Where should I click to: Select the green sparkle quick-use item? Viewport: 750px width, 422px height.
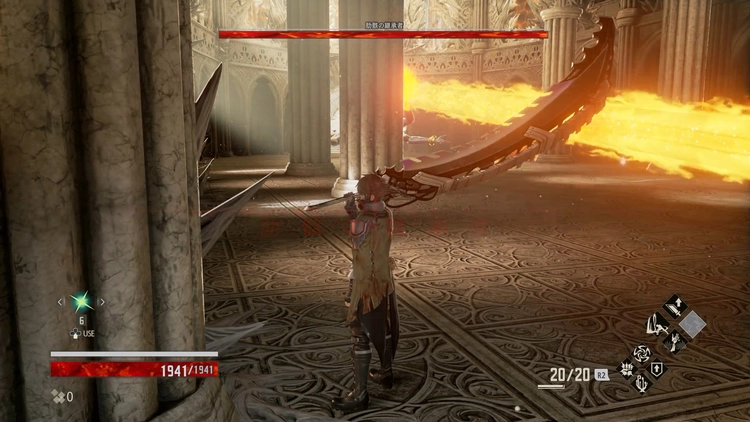[x=80, y=300]
